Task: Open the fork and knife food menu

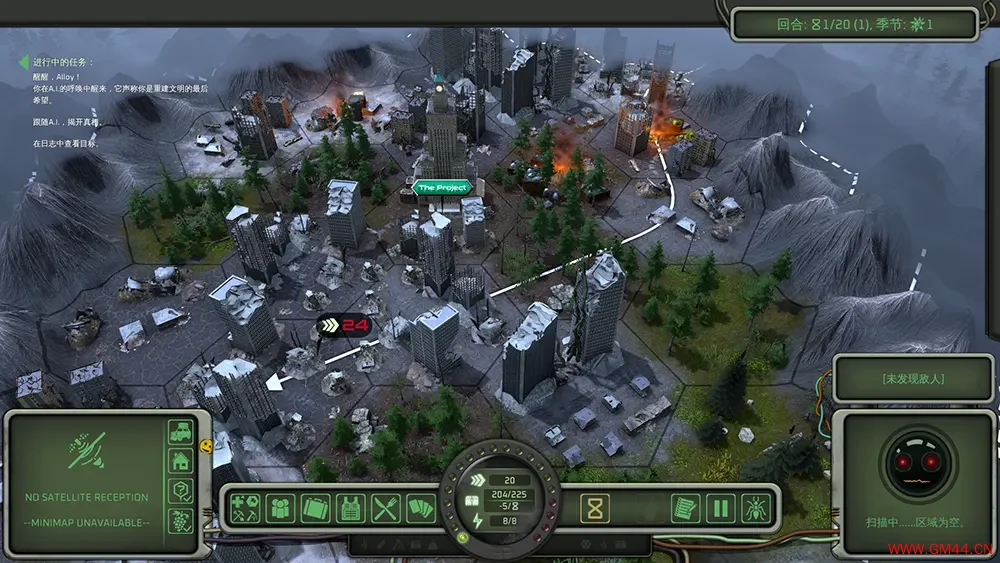Action: tap(386, 509)
